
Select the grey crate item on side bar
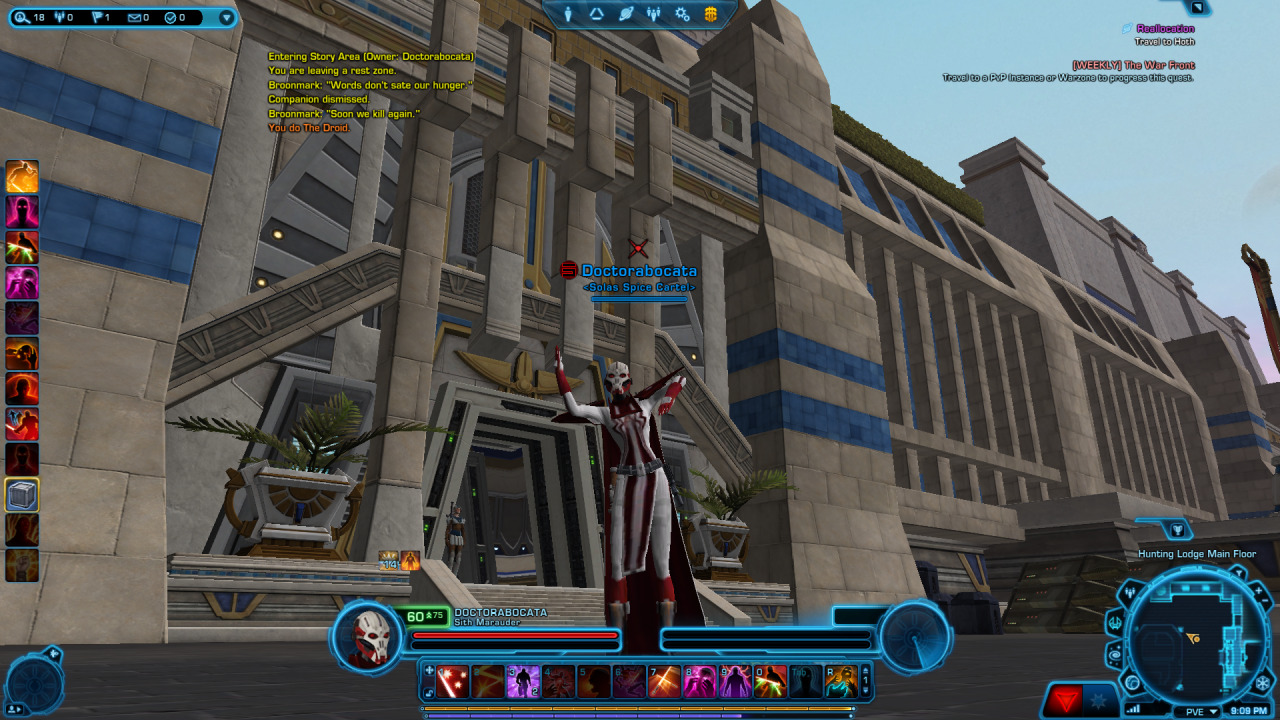(22, 494)
